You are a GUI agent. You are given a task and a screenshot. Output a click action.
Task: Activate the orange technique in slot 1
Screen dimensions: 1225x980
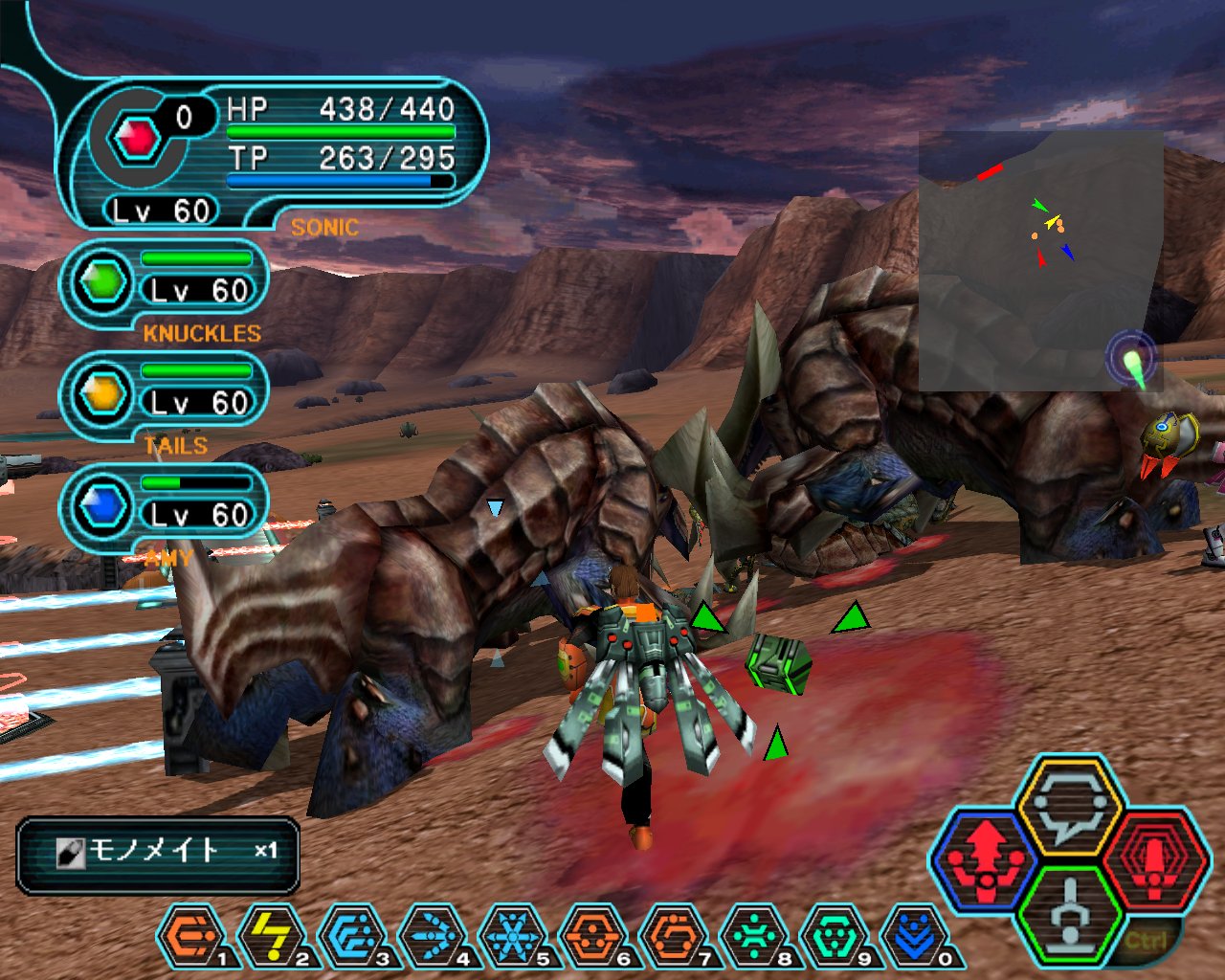coord(191,937)
